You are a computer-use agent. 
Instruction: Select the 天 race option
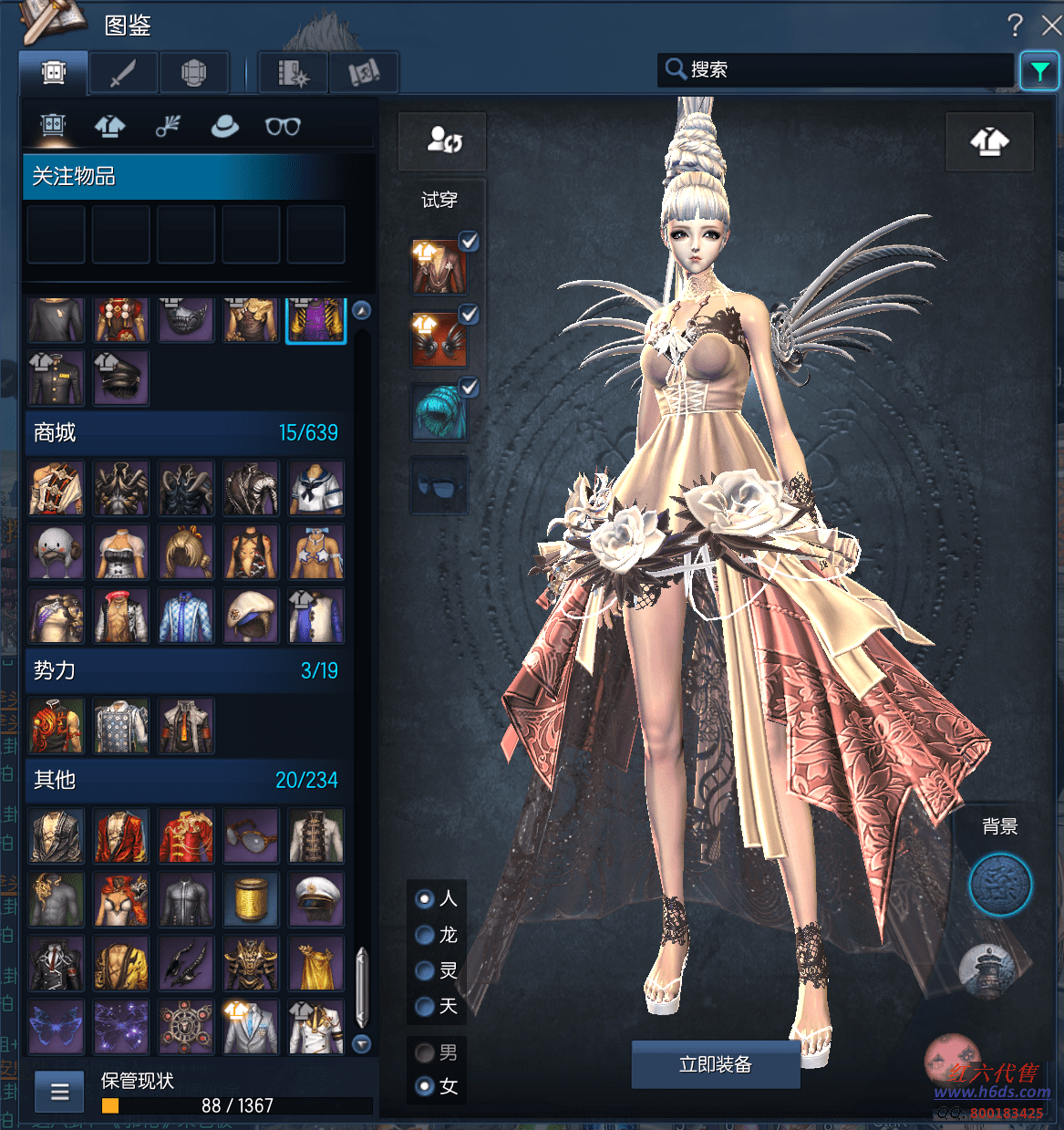point(425,1006)
